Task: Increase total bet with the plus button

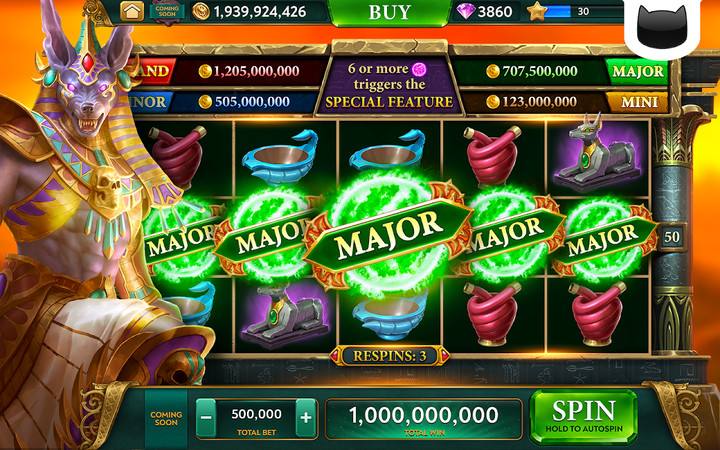Action: (306, 416)
